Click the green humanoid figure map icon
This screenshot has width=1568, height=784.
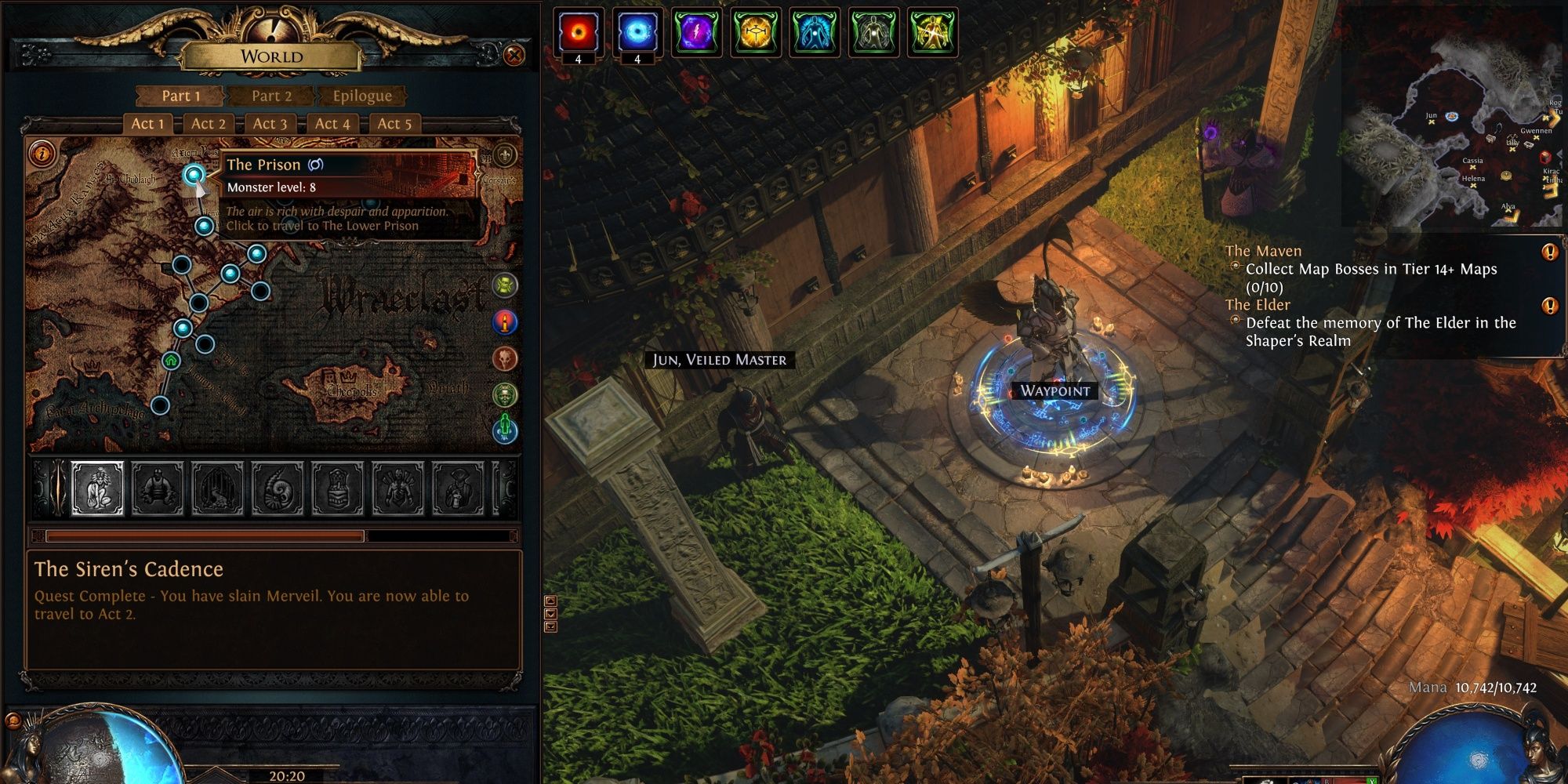point(505,429)
